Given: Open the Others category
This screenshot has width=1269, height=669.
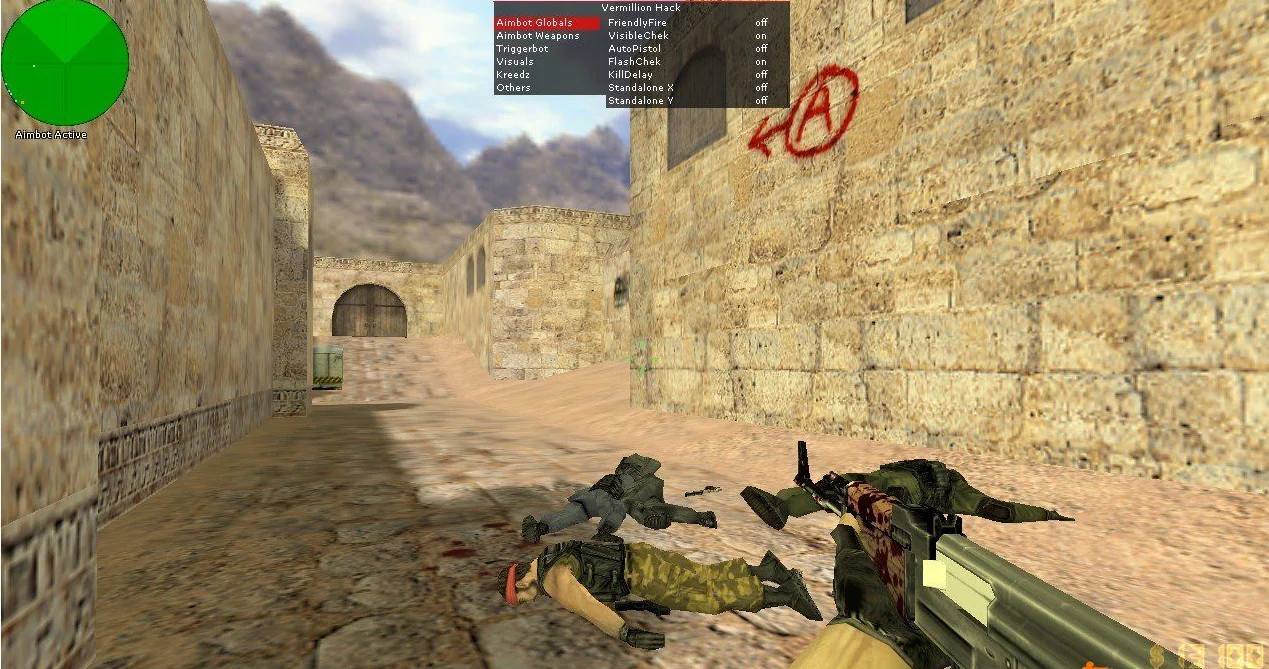Looking at the screenshot, I should 514,88.
